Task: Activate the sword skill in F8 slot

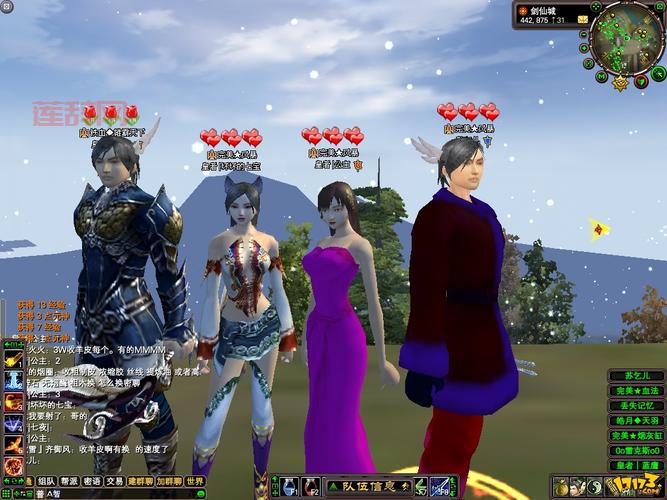Action: 441,487
